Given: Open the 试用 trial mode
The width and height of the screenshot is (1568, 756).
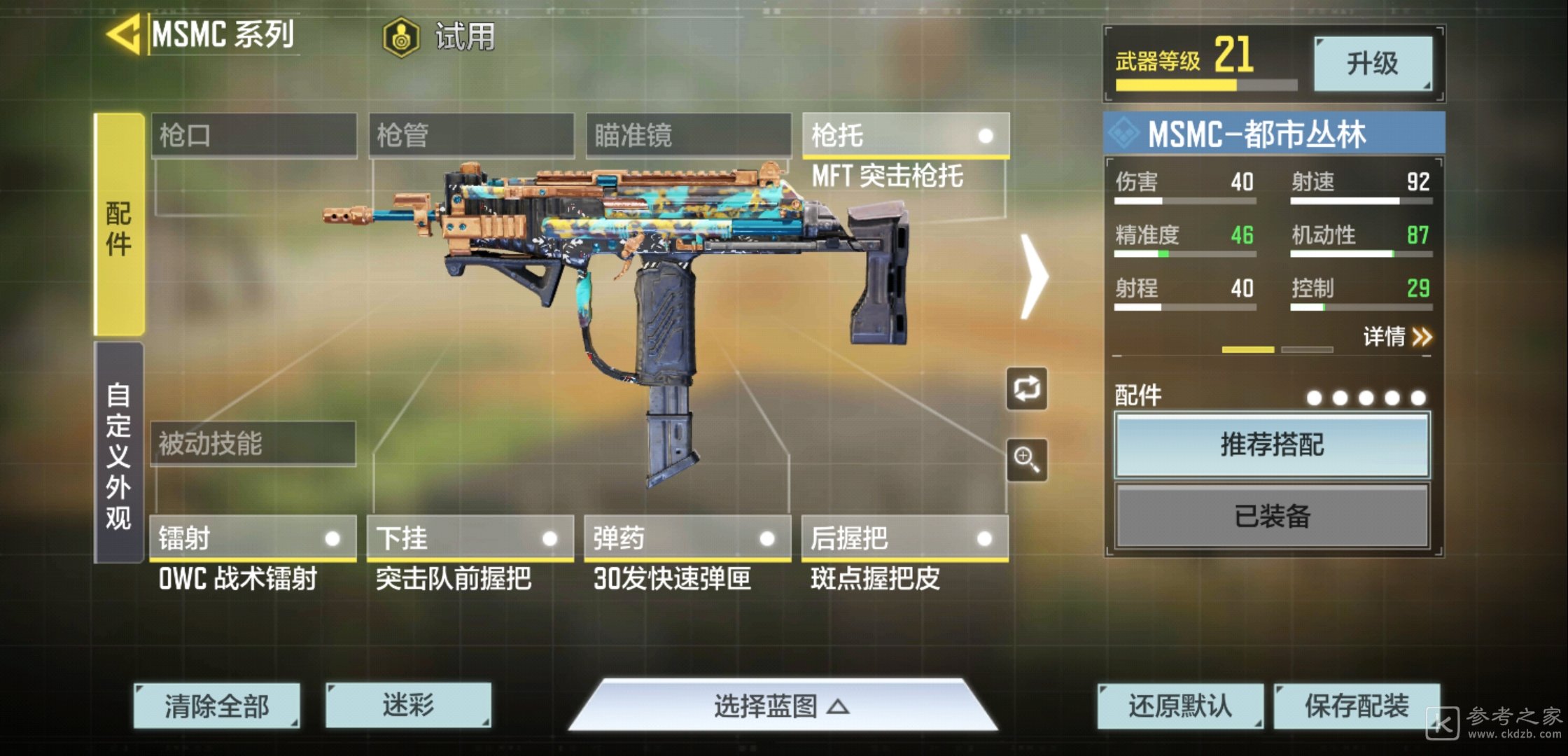Looking at the screenshot, I should point(440,36).
